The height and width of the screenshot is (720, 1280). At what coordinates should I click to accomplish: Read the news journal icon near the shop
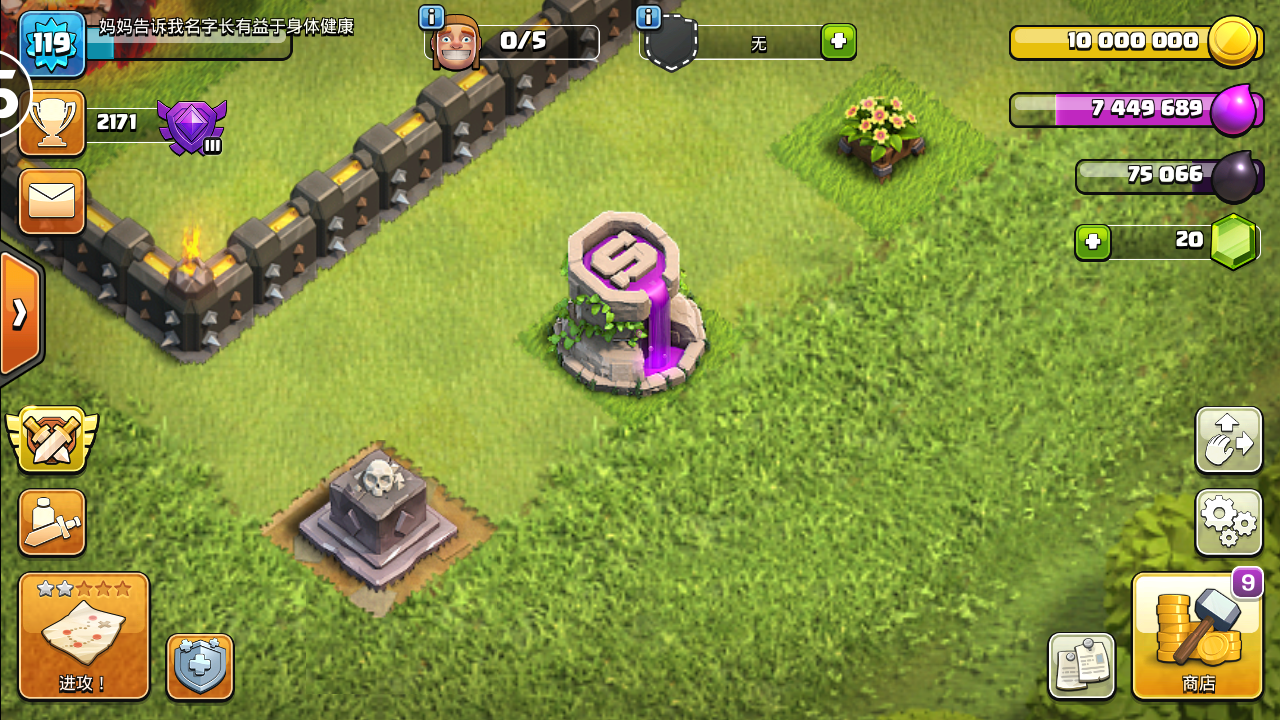pos(1082,664)
